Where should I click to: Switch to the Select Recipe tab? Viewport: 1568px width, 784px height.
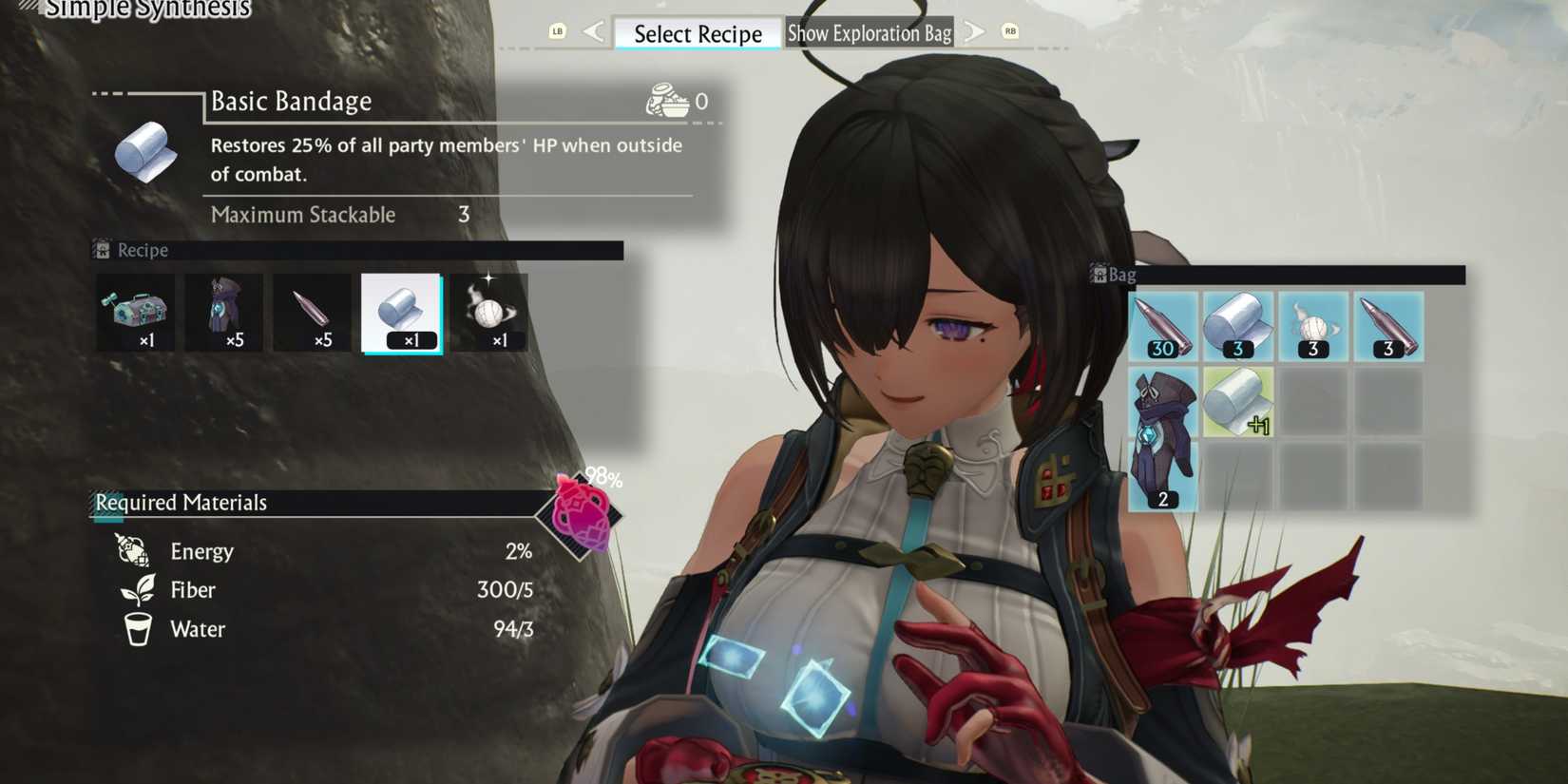click(697, 33)
